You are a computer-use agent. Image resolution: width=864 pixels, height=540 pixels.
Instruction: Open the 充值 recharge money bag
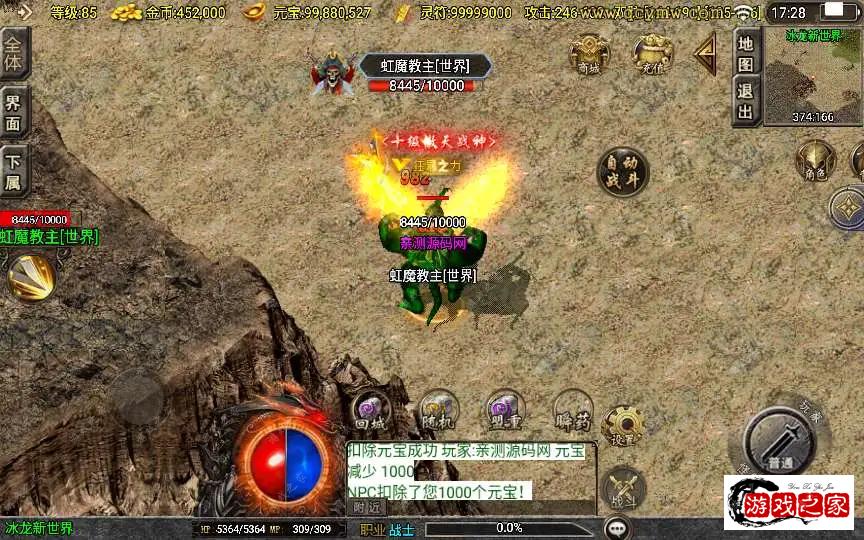(x=652, y=54)
